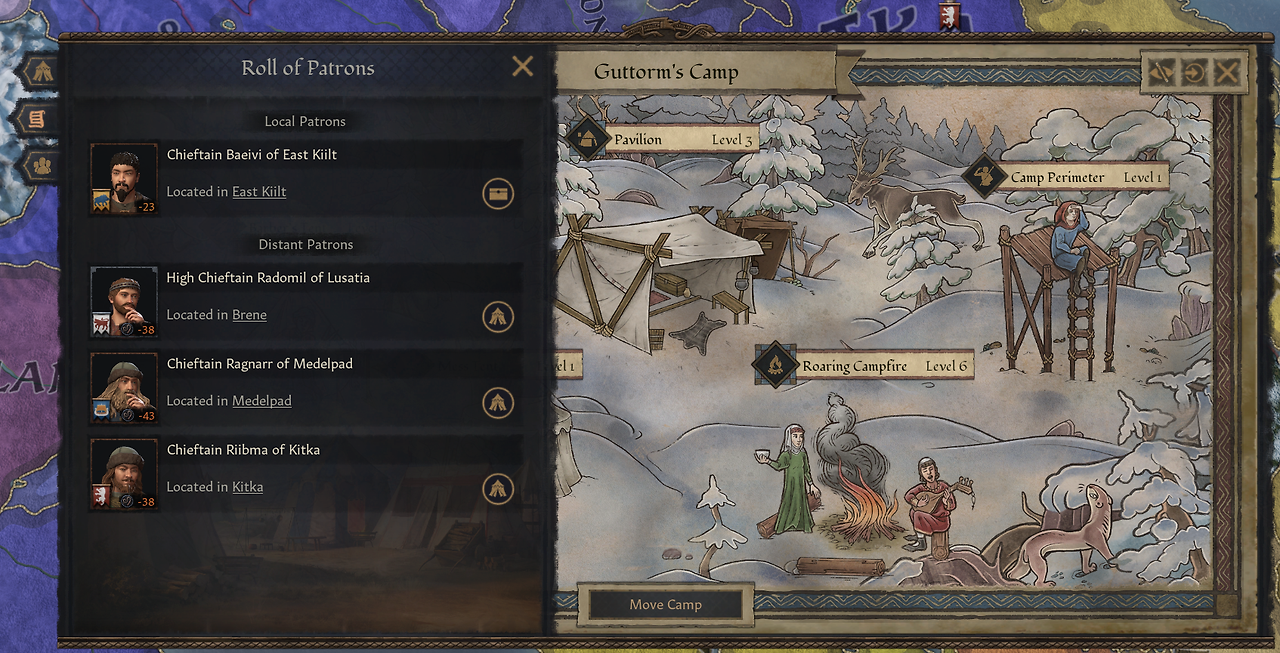
Task: Click the Move Camp button
Action: point(665,605)
